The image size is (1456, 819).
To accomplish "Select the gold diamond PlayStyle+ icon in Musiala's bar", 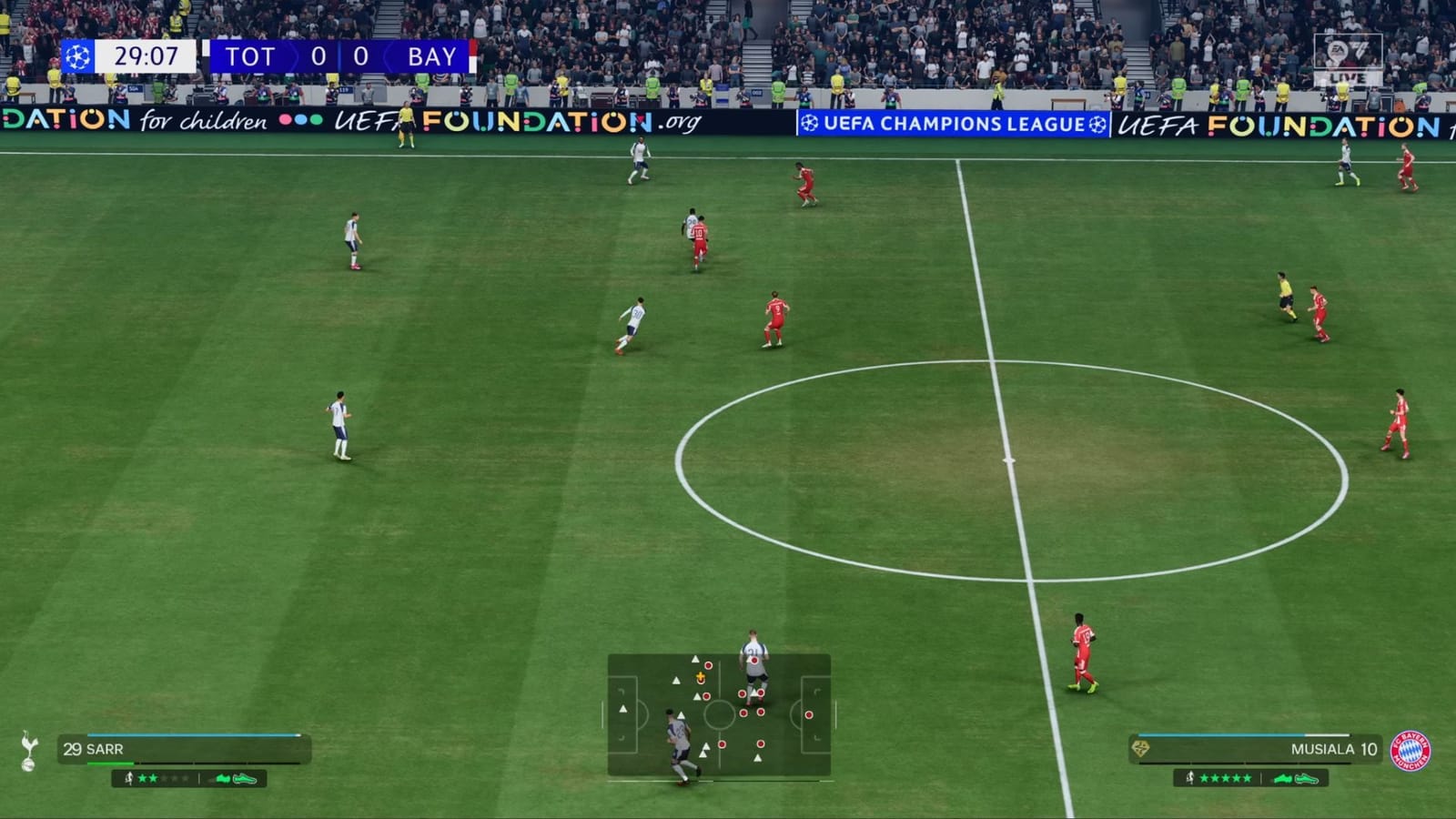I will click(1140, 747).
